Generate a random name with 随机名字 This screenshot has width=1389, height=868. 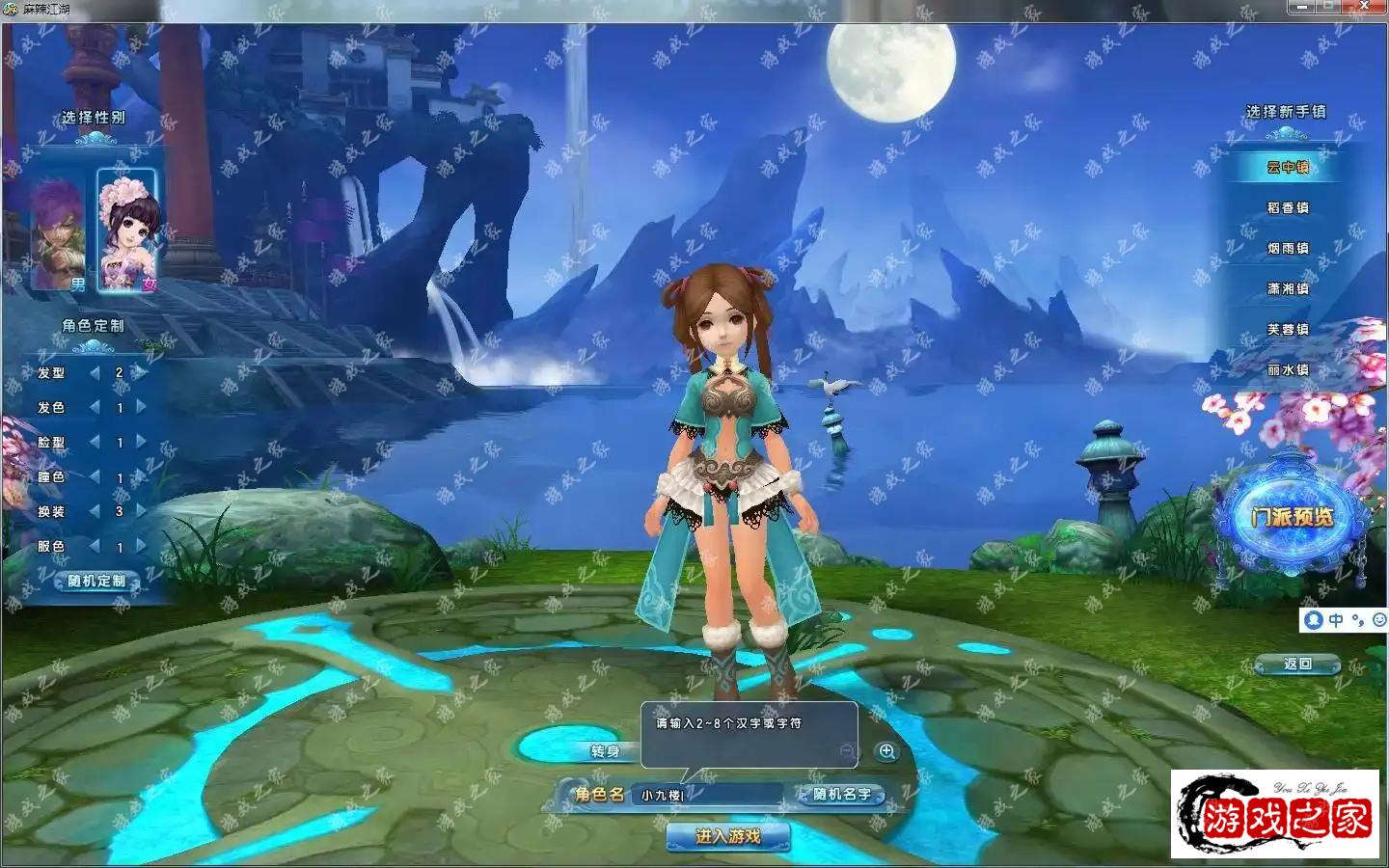[x=841, y=795]
